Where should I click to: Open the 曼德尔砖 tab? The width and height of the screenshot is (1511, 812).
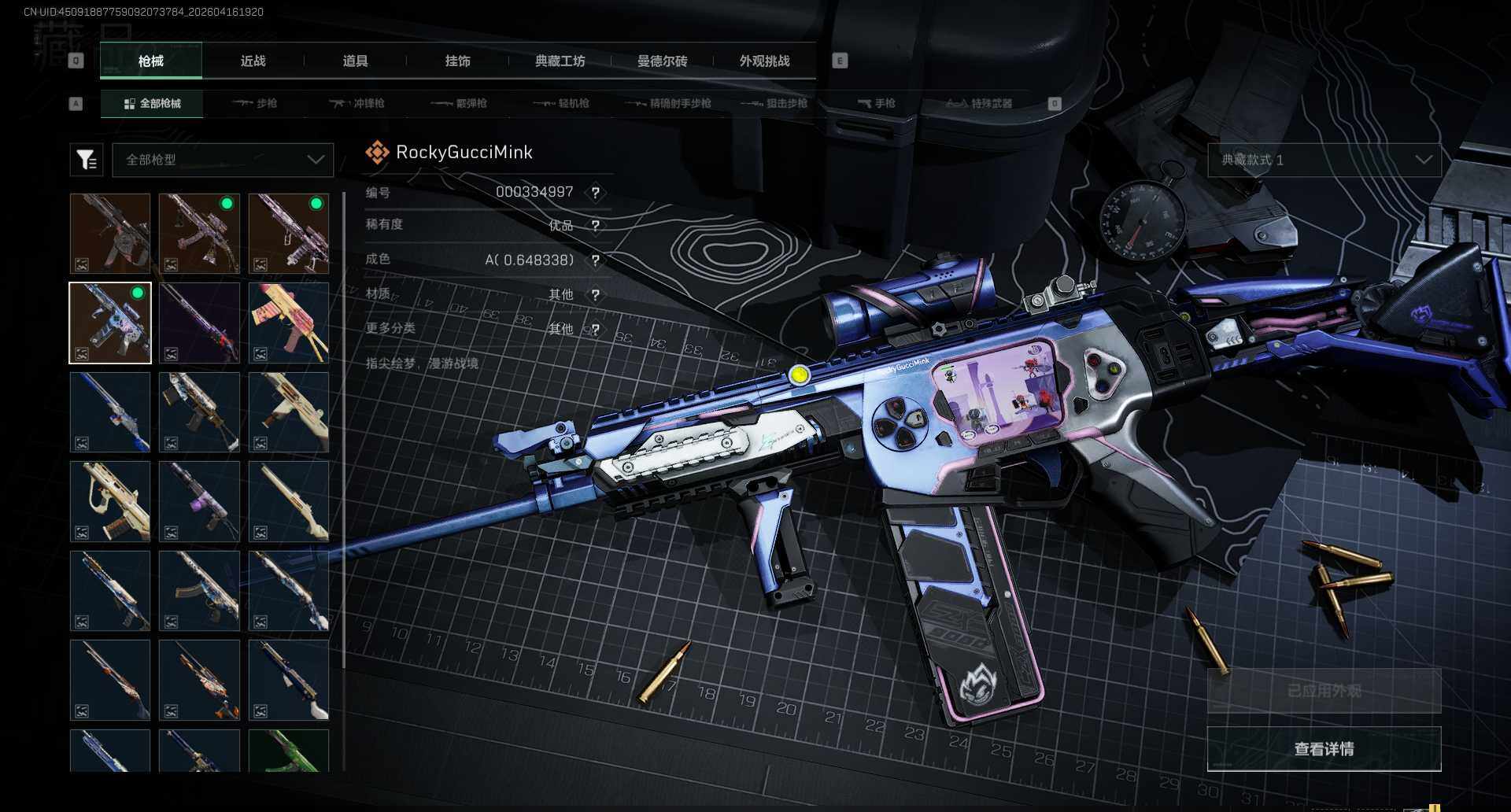point(662,61)
